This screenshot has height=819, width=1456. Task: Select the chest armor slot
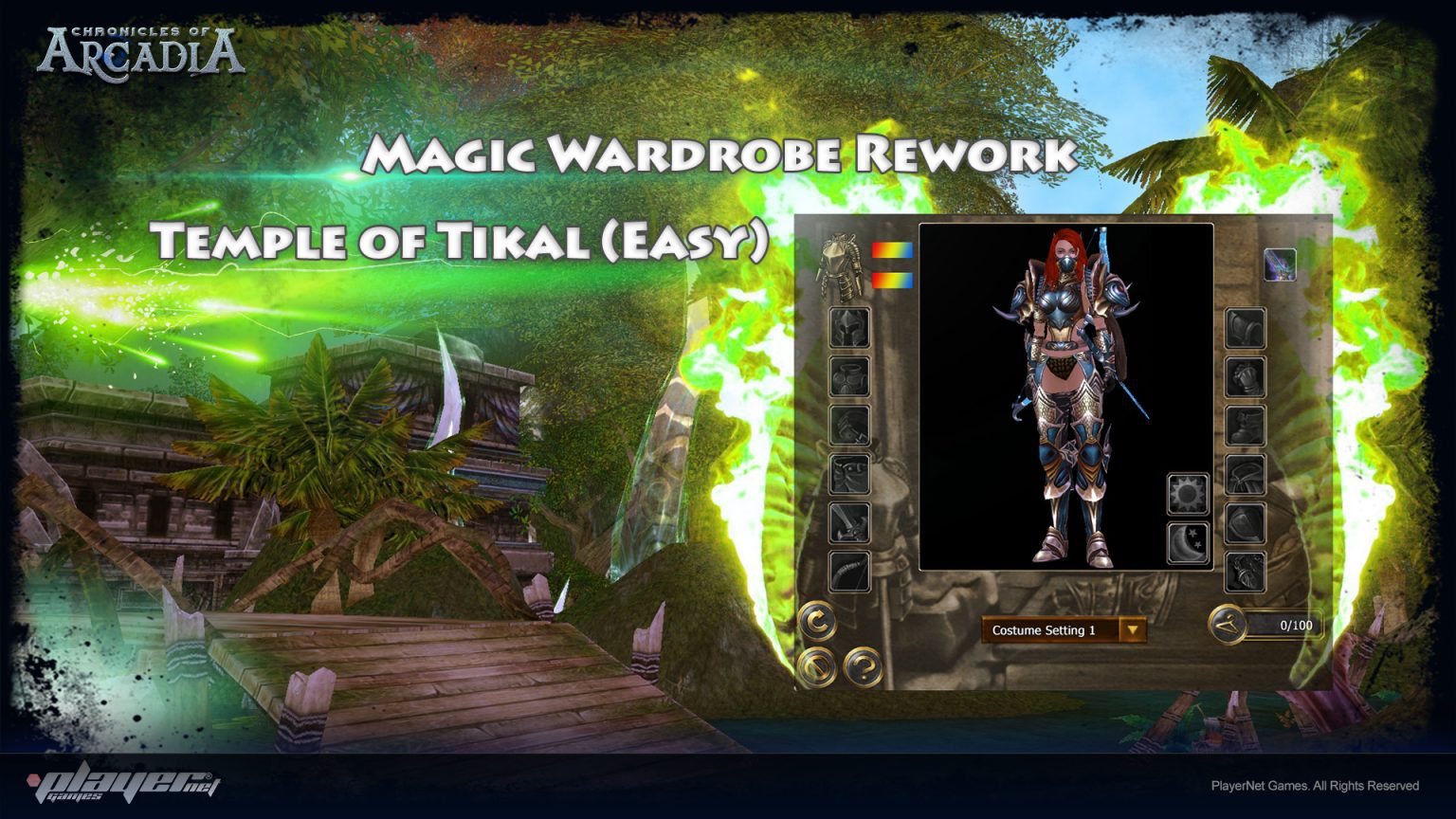[x=850, y=377]
